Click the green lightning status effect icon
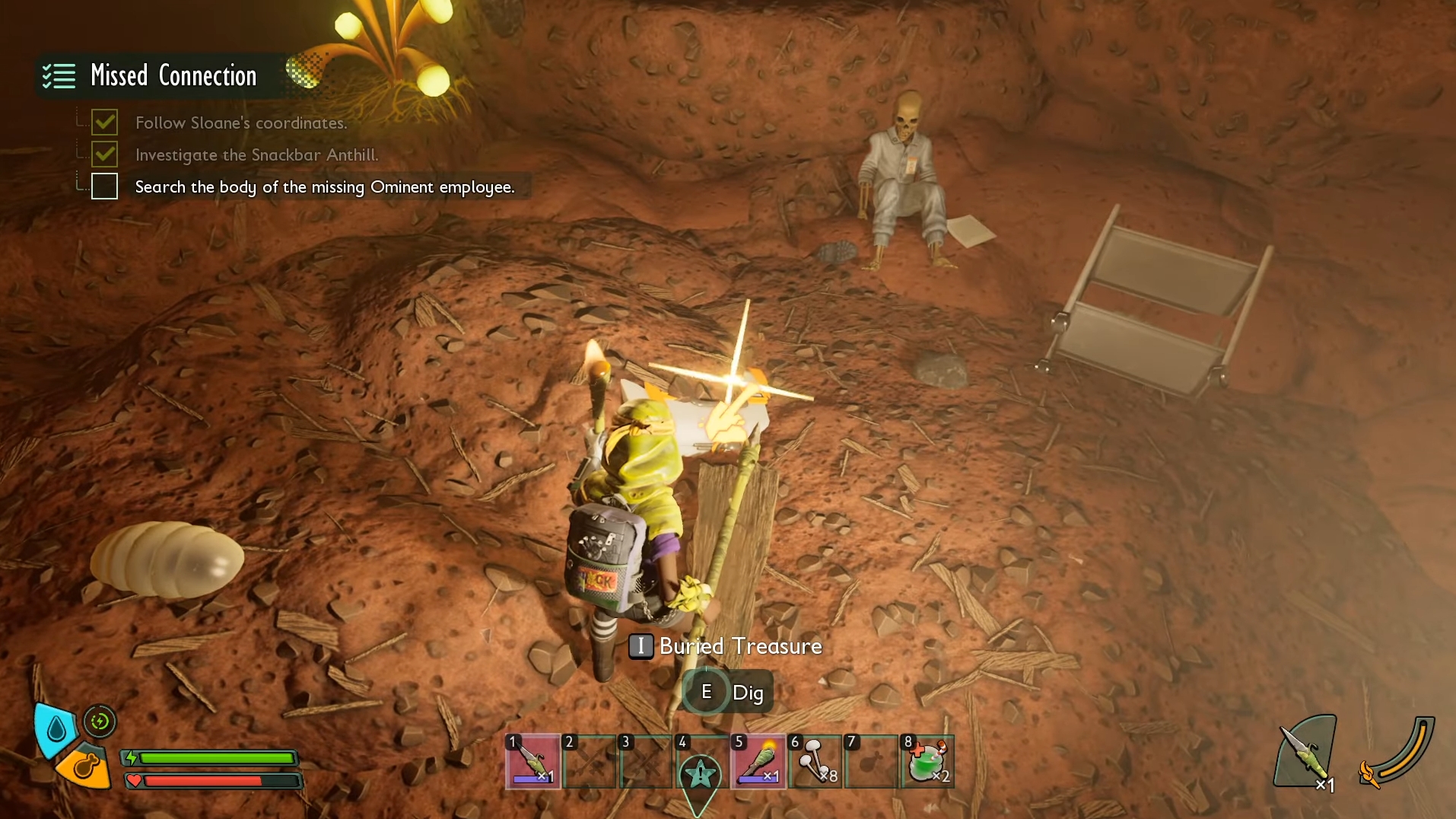This screenshot has width=1456, height=819. (100, 722)
